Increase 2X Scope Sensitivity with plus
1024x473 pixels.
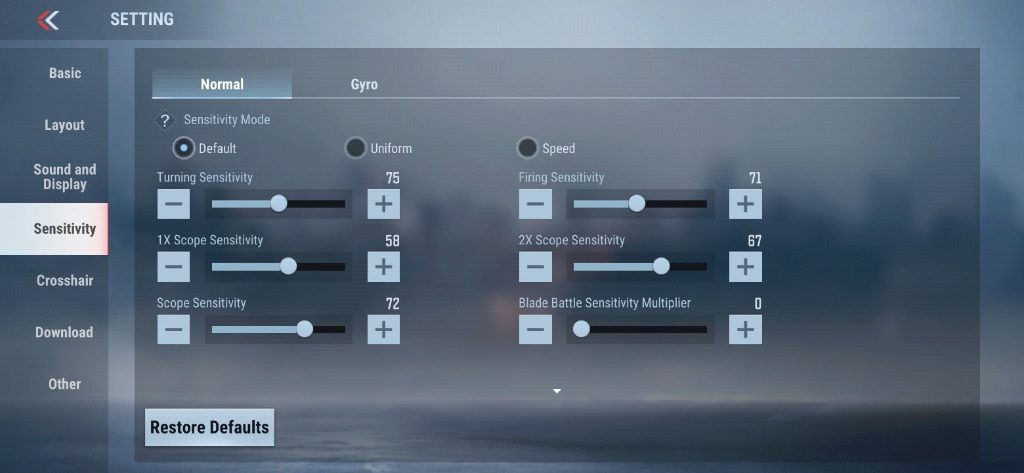point(745,267)
